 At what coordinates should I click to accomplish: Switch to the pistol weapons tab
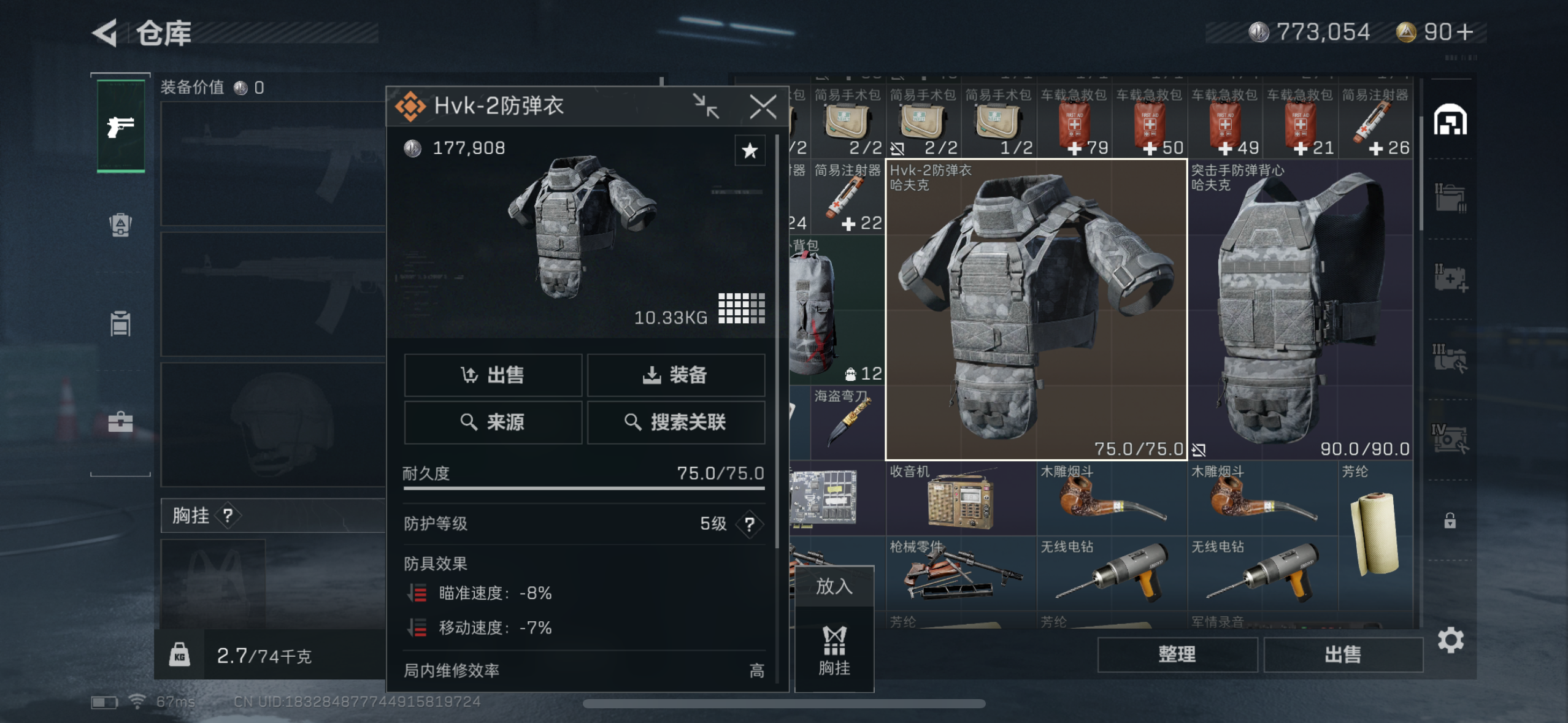click(121, 127)
